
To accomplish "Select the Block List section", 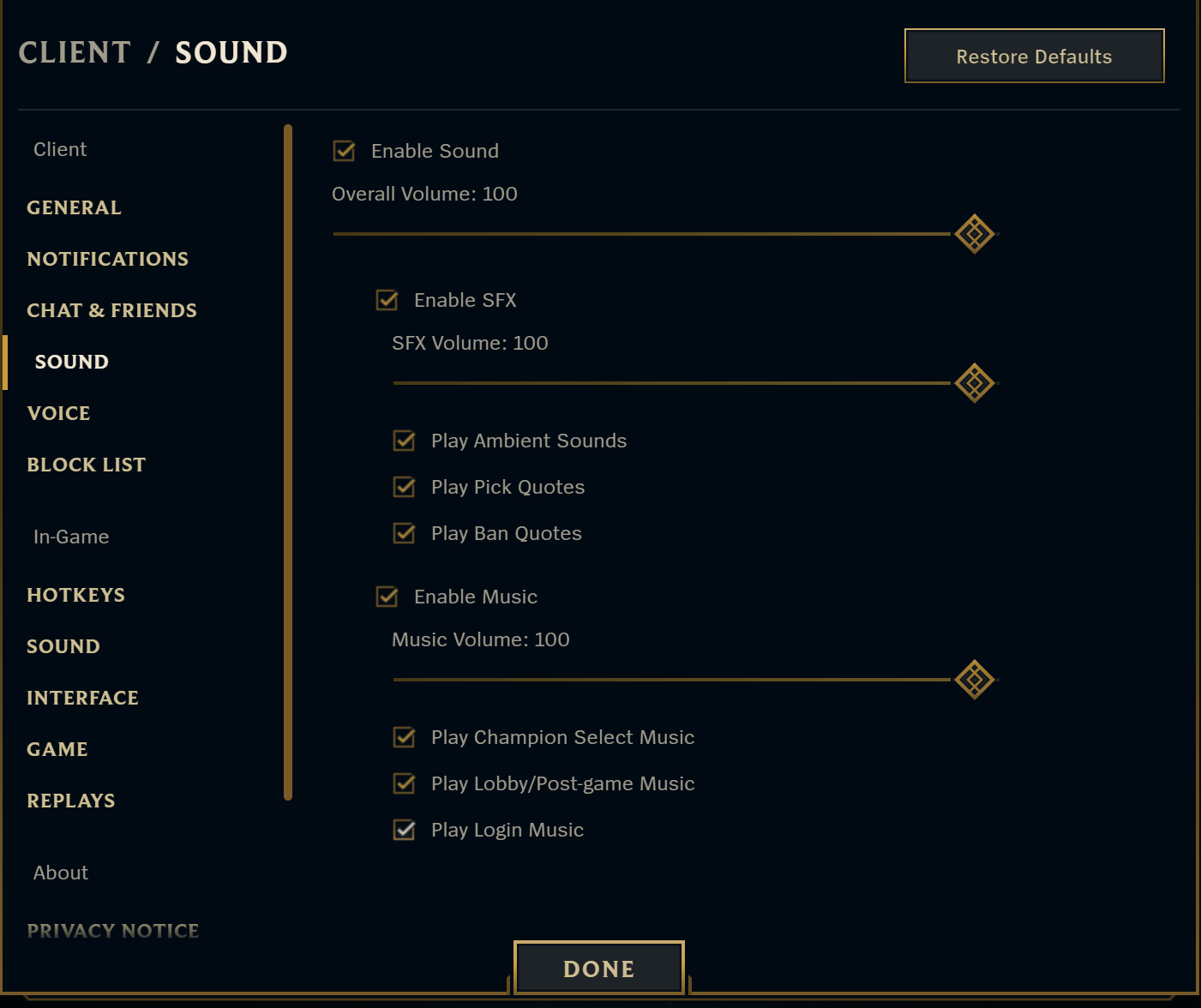I will [x=86, y=465].
